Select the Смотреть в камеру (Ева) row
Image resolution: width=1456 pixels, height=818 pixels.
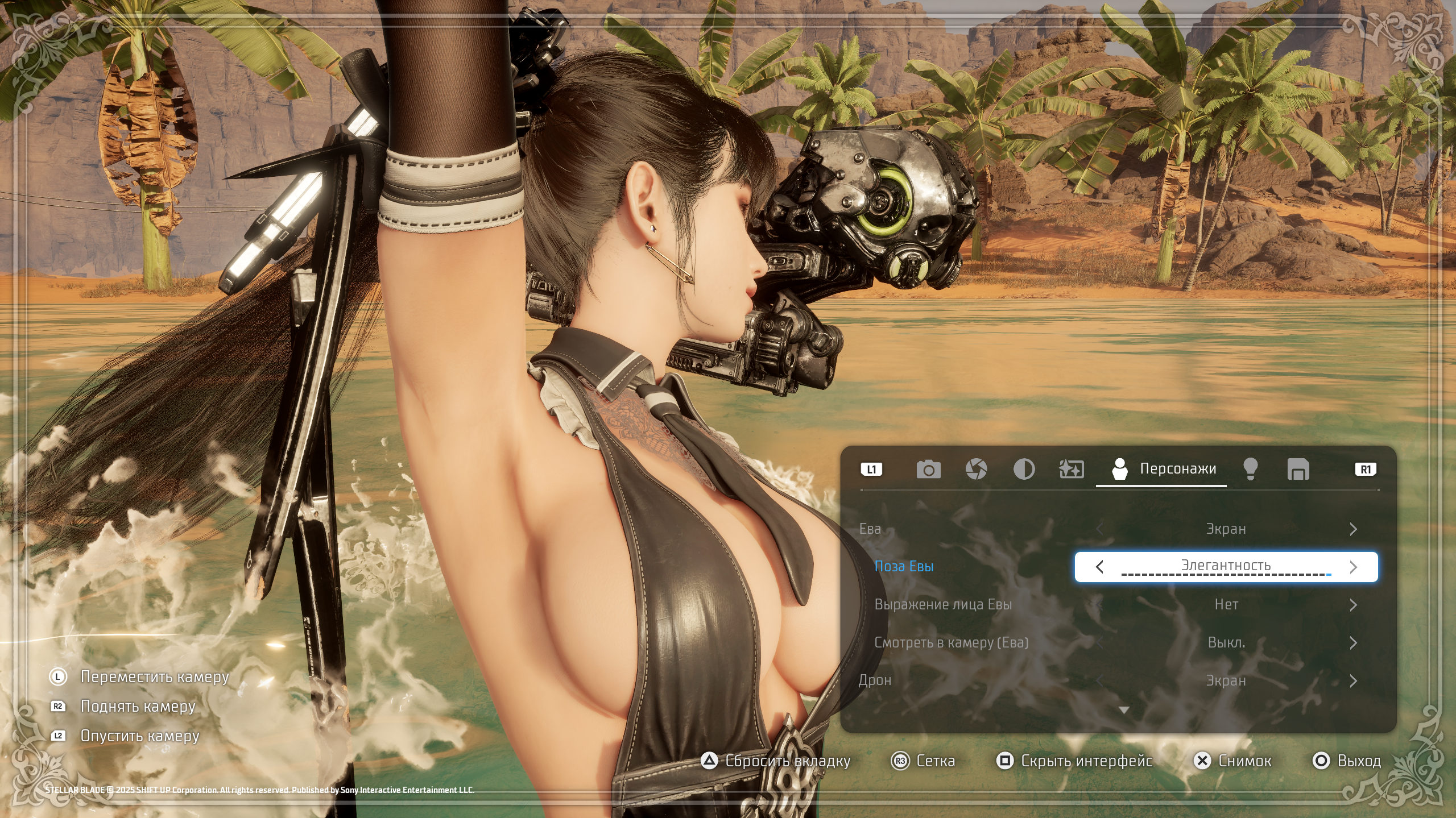coord(951,643)
